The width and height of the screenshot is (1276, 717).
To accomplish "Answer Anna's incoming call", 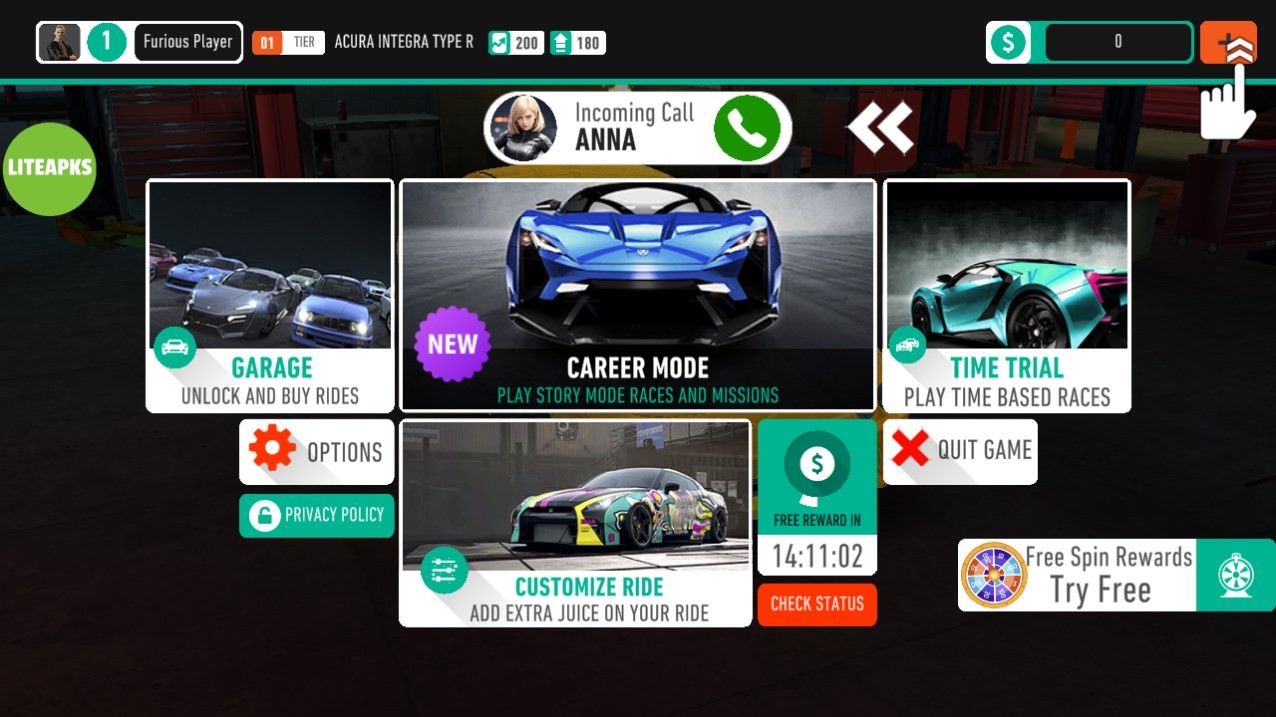I will pos(746,128).
